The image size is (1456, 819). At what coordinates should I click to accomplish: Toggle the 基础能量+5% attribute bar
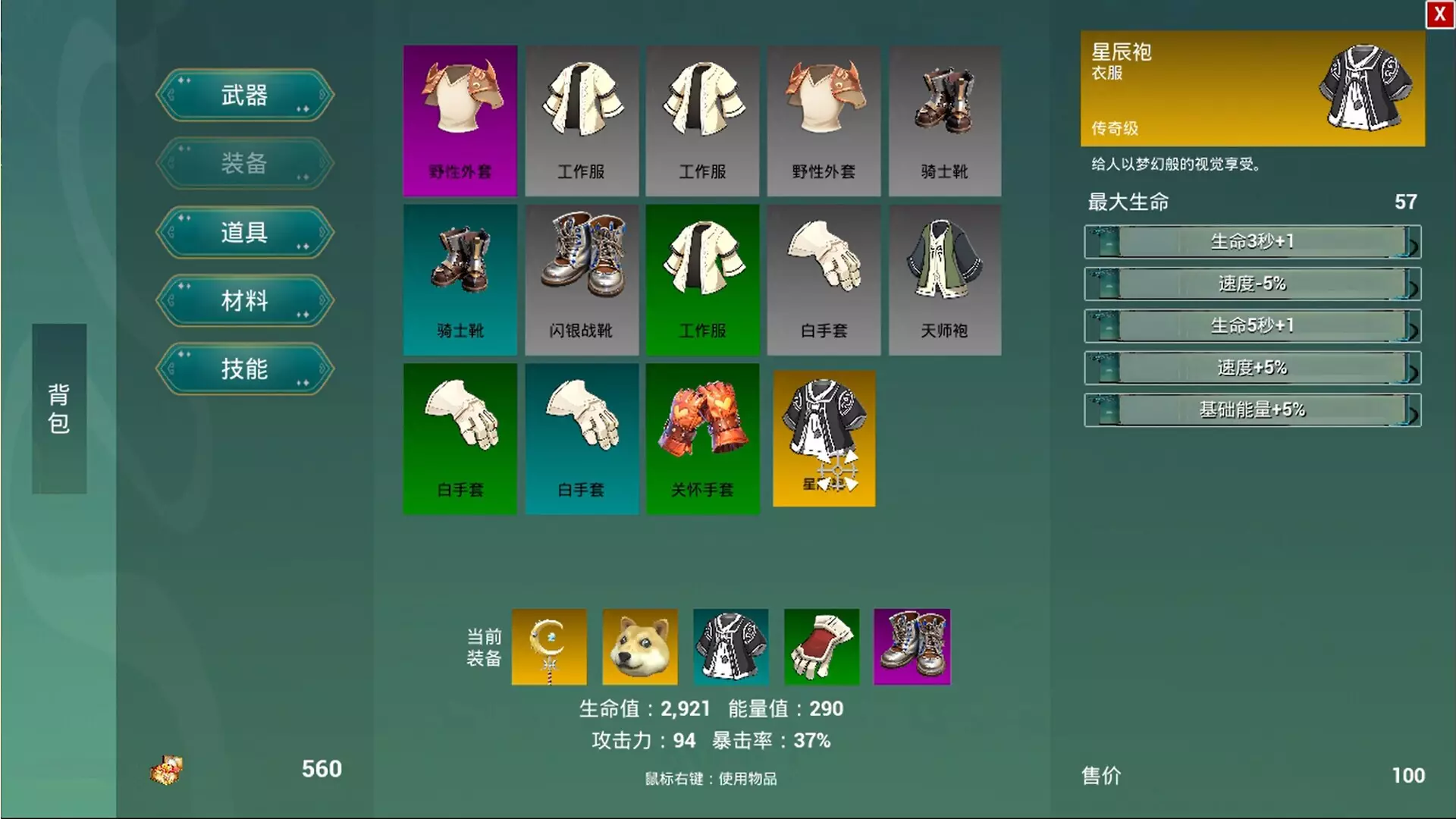tap(1252, 409)
